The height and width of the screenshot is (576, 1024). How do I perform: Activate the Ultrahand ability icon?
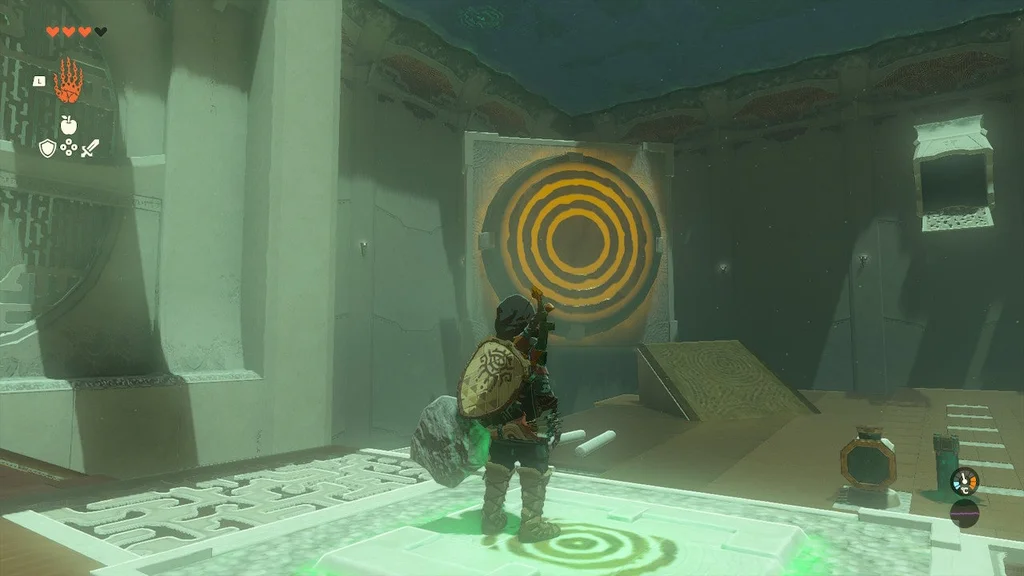(x=68, y=80)
